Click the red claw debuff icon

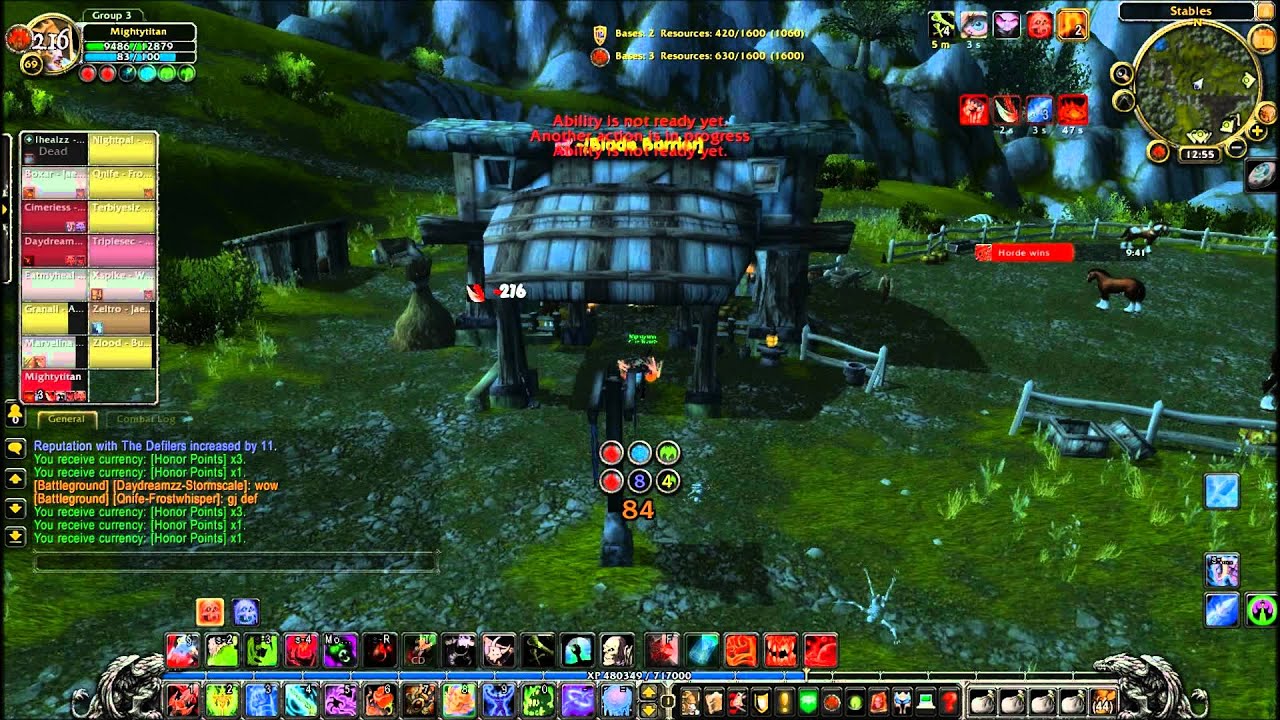tap(974, 109)
